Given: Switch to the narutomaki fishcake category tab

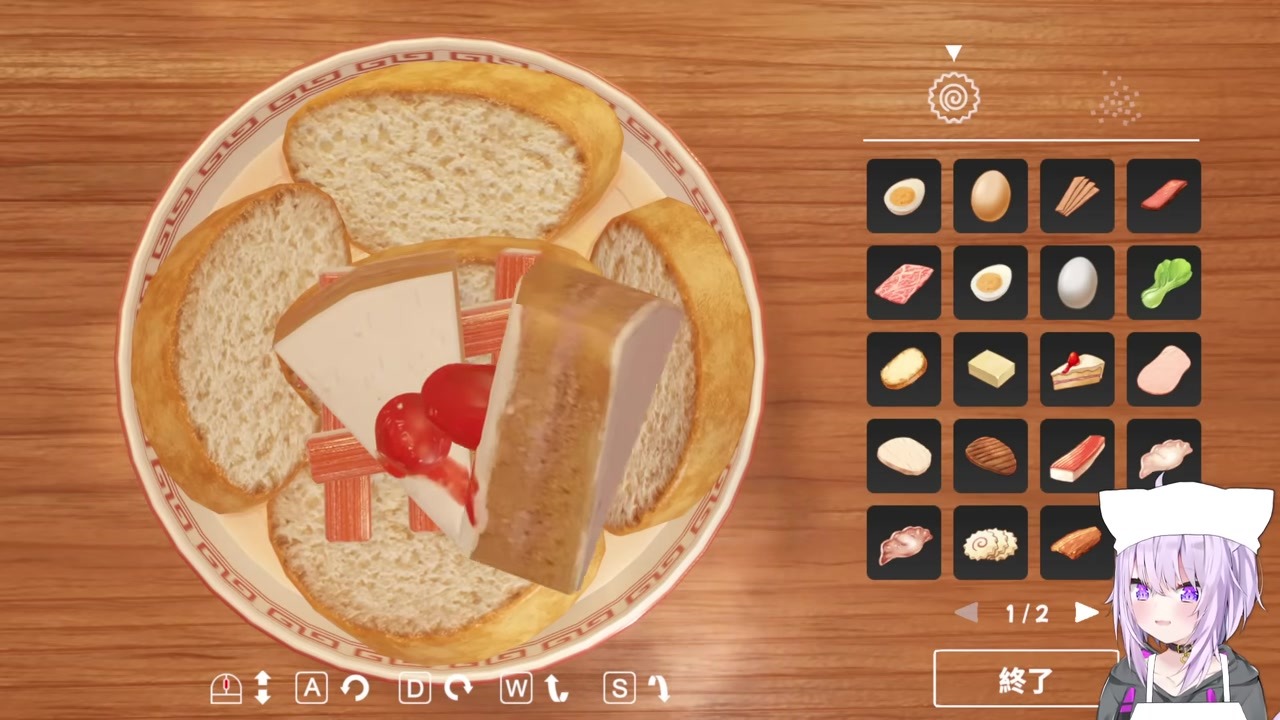Looking at the screenshot, I should coord(953,95).
